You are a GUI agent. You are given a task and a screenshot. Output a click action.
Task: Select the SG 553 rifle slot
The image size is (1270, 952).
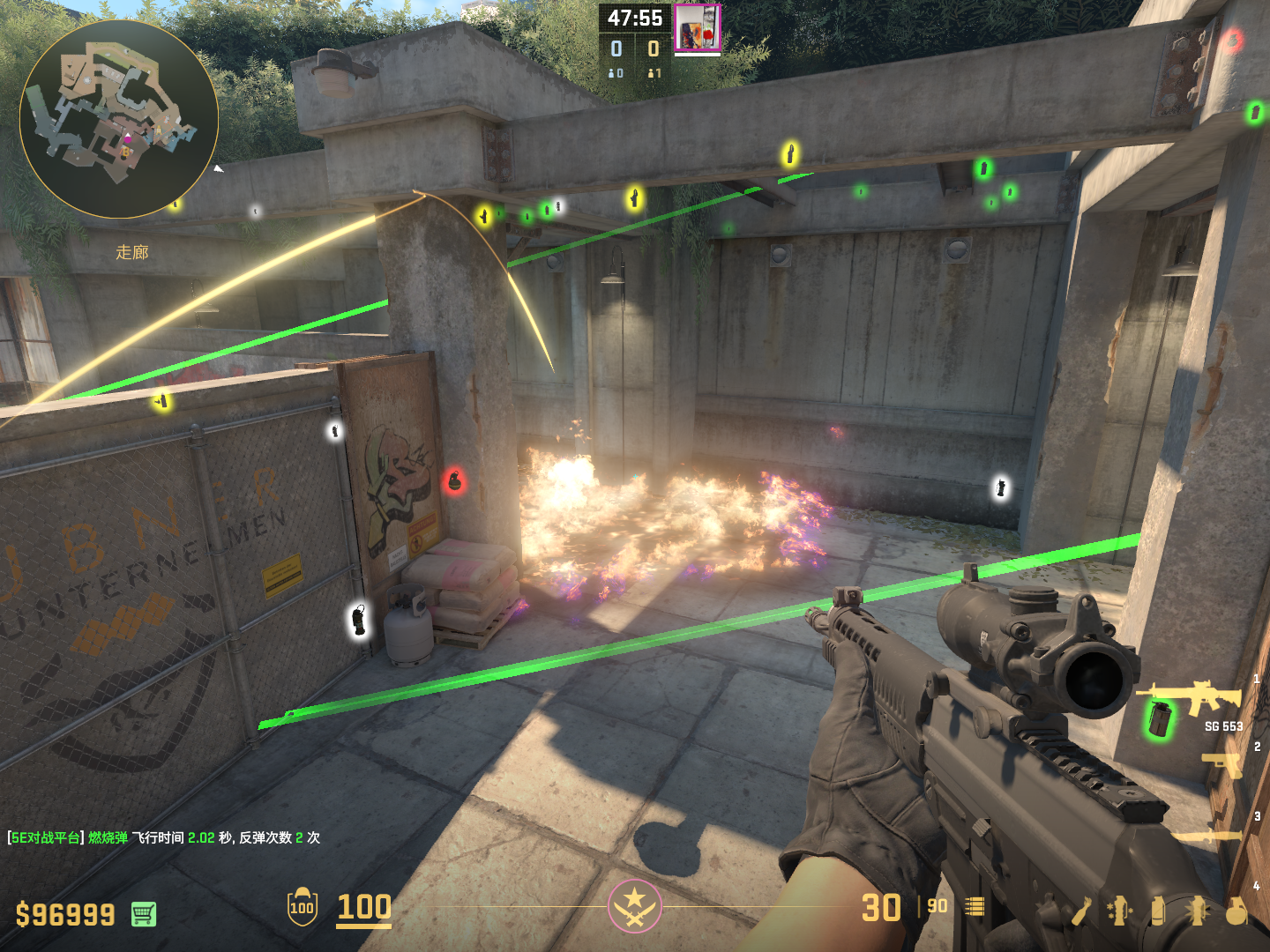point(1192,700)
